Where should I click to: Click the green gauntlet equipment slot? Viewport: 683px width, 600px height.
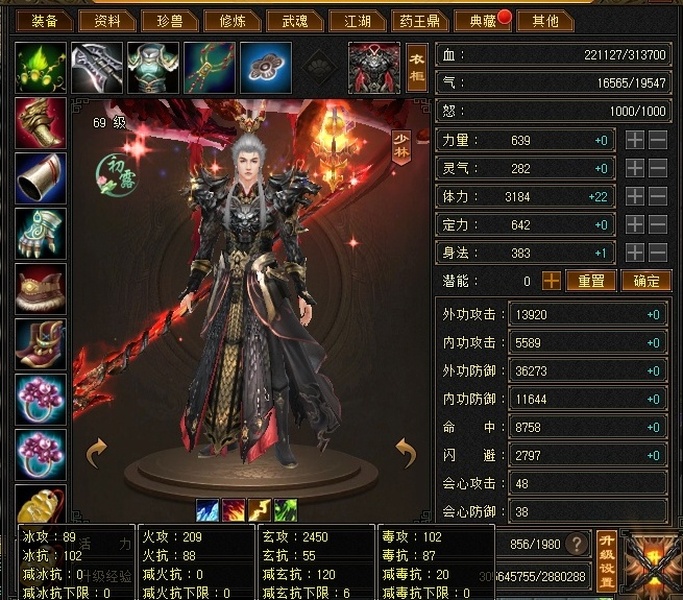41,233
